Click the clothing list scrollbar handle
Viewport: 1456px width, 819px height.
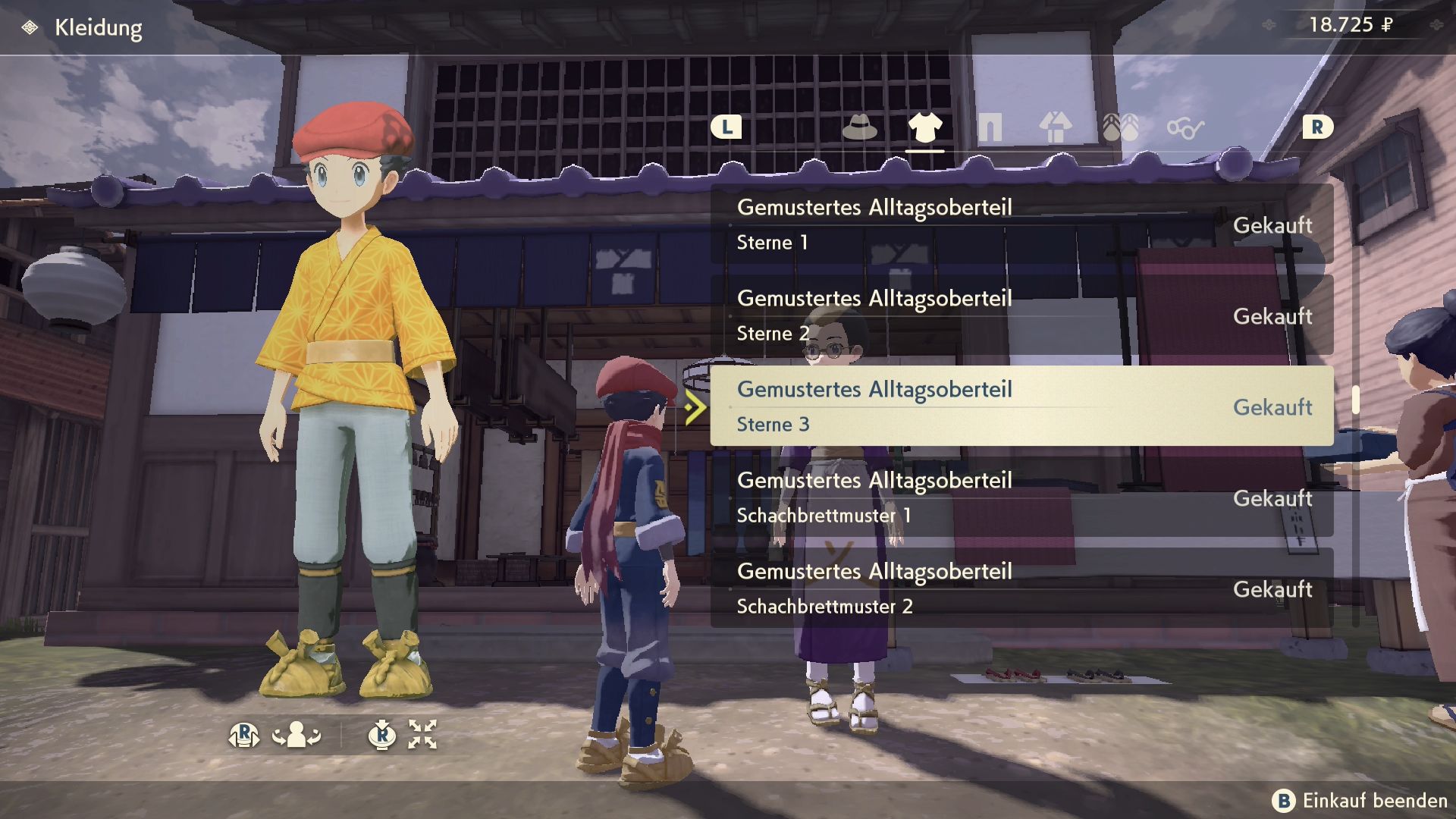point(1355,400)
